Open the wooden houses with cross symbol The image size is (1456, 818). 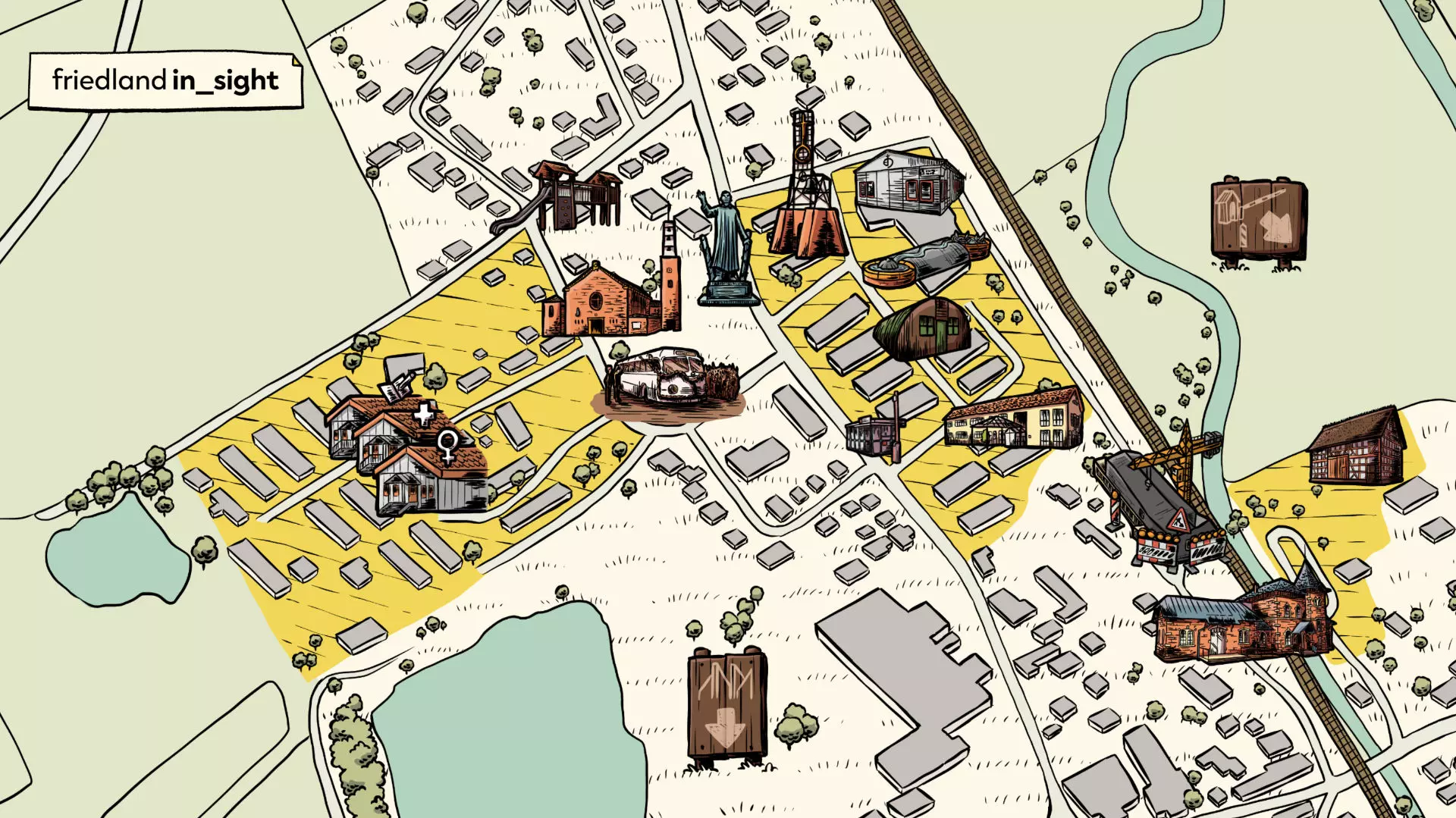tap(409, 452)
